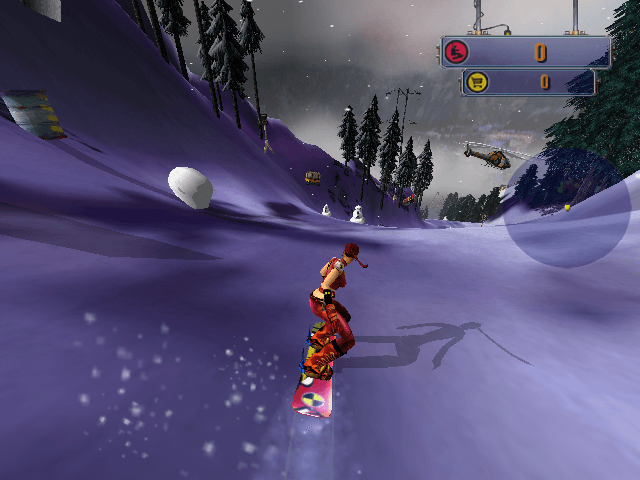Select the red snowboarder trick score icon
640x480 pixels.
(x=459, y=52)
